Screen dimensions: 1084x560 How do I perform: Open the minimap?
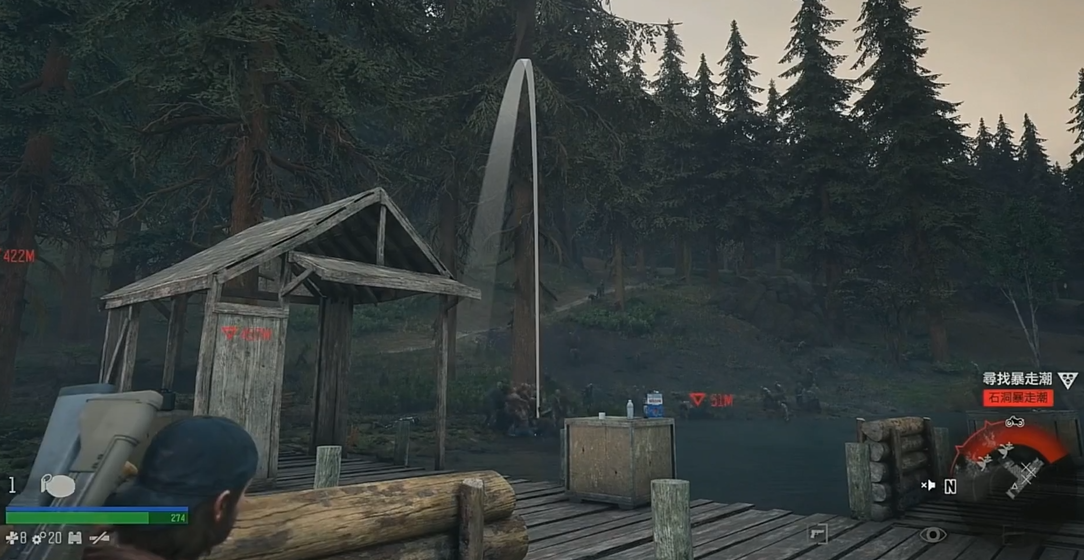coord(1010,462)
